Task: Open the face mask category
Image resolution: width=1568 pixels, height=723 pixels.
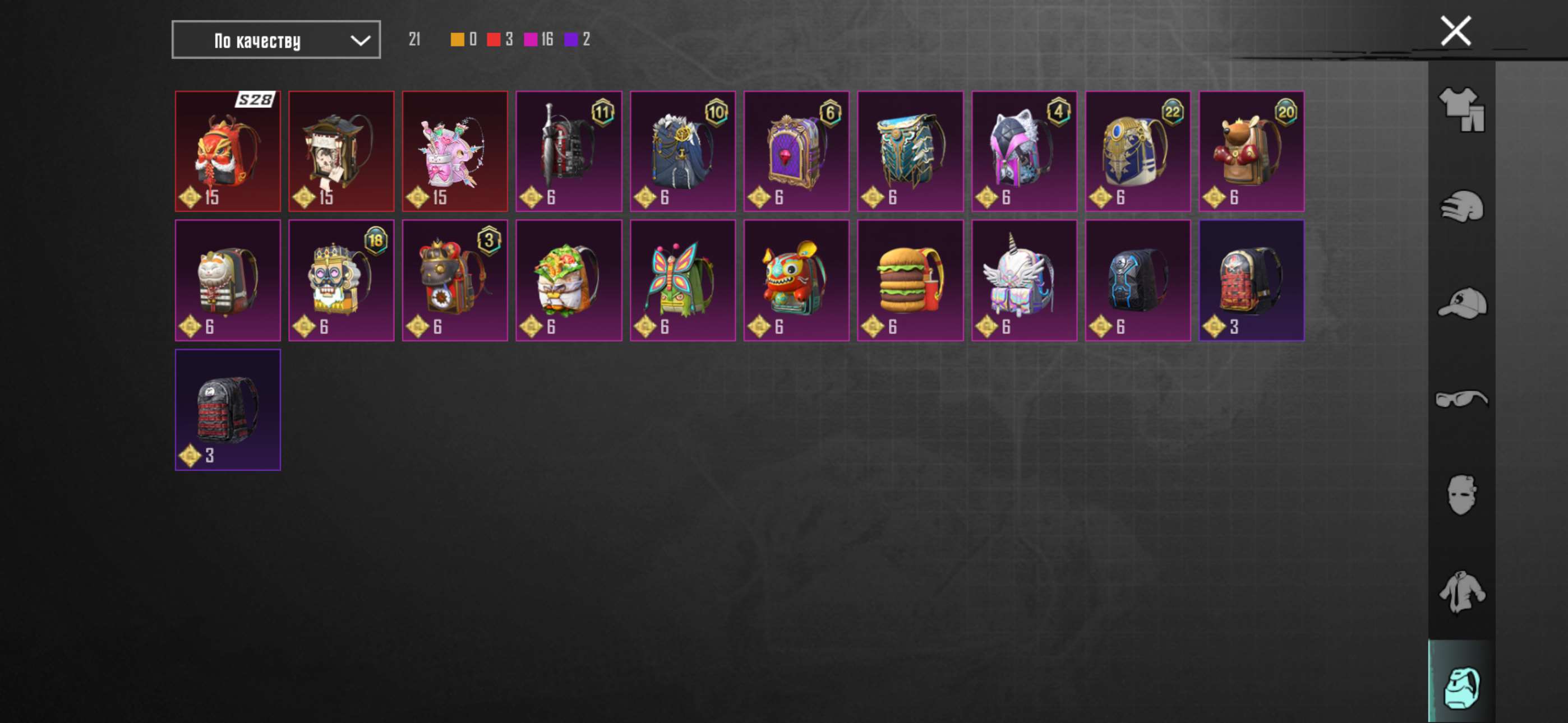Action: click(1461, 495)
